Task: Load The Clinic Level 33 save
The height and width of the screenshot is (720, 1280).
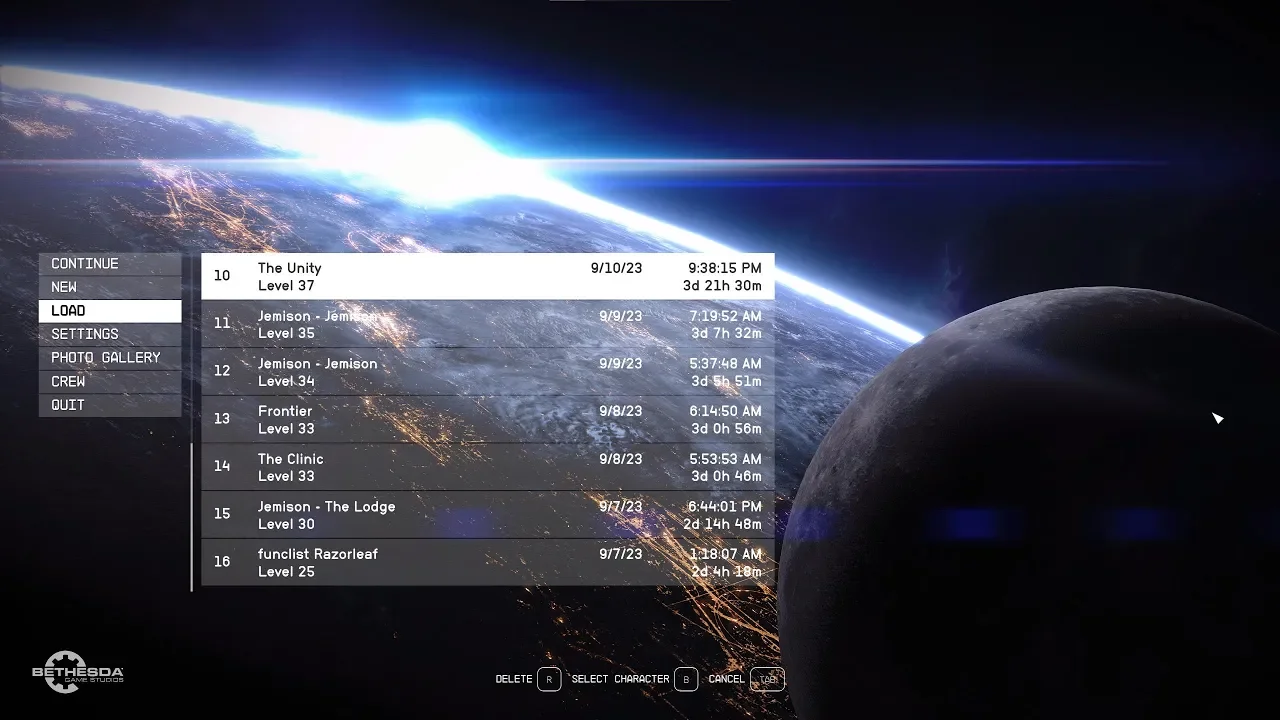Action: (487, 467)
